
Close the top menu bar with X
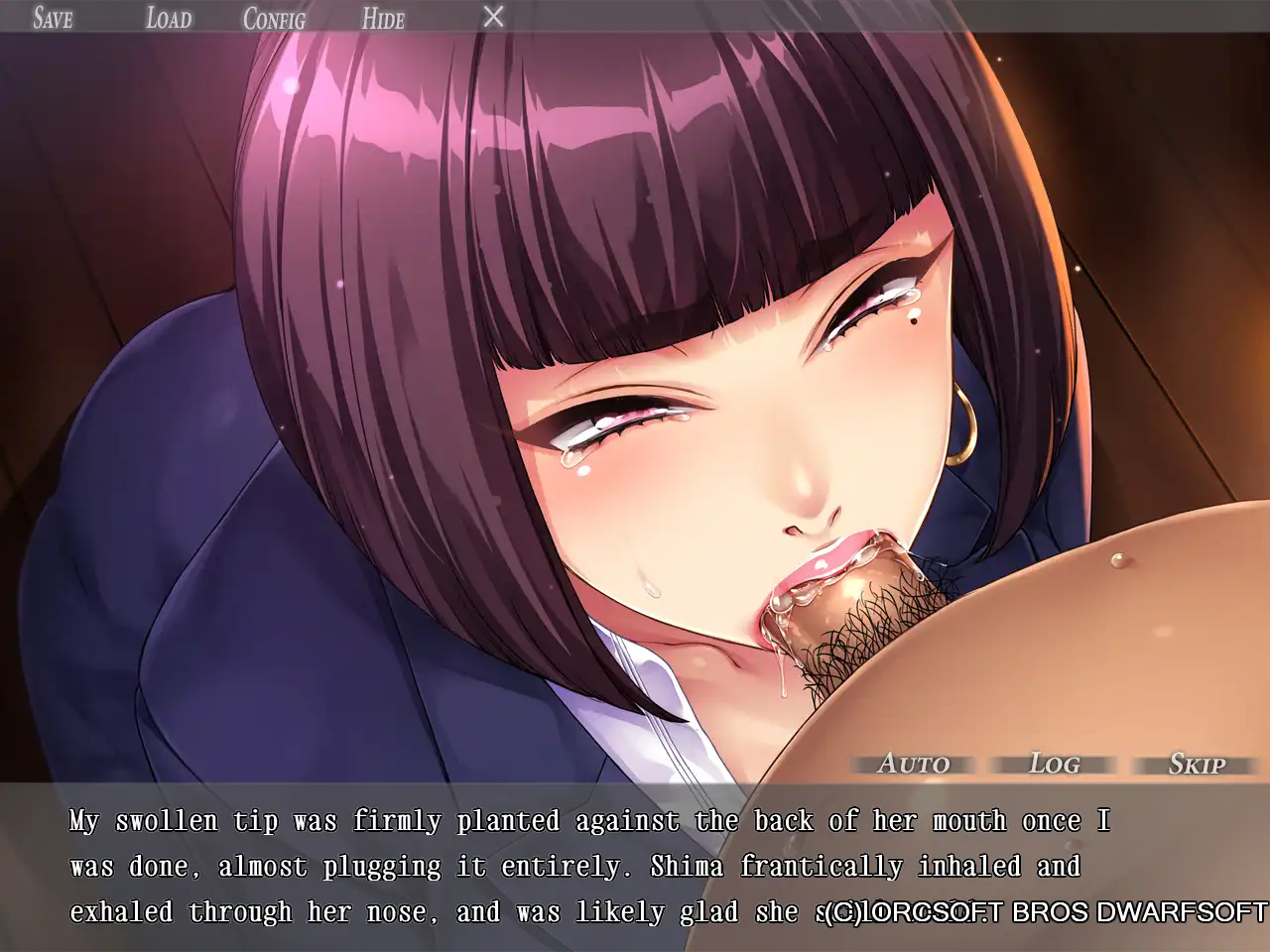click(x=493, y=17)
